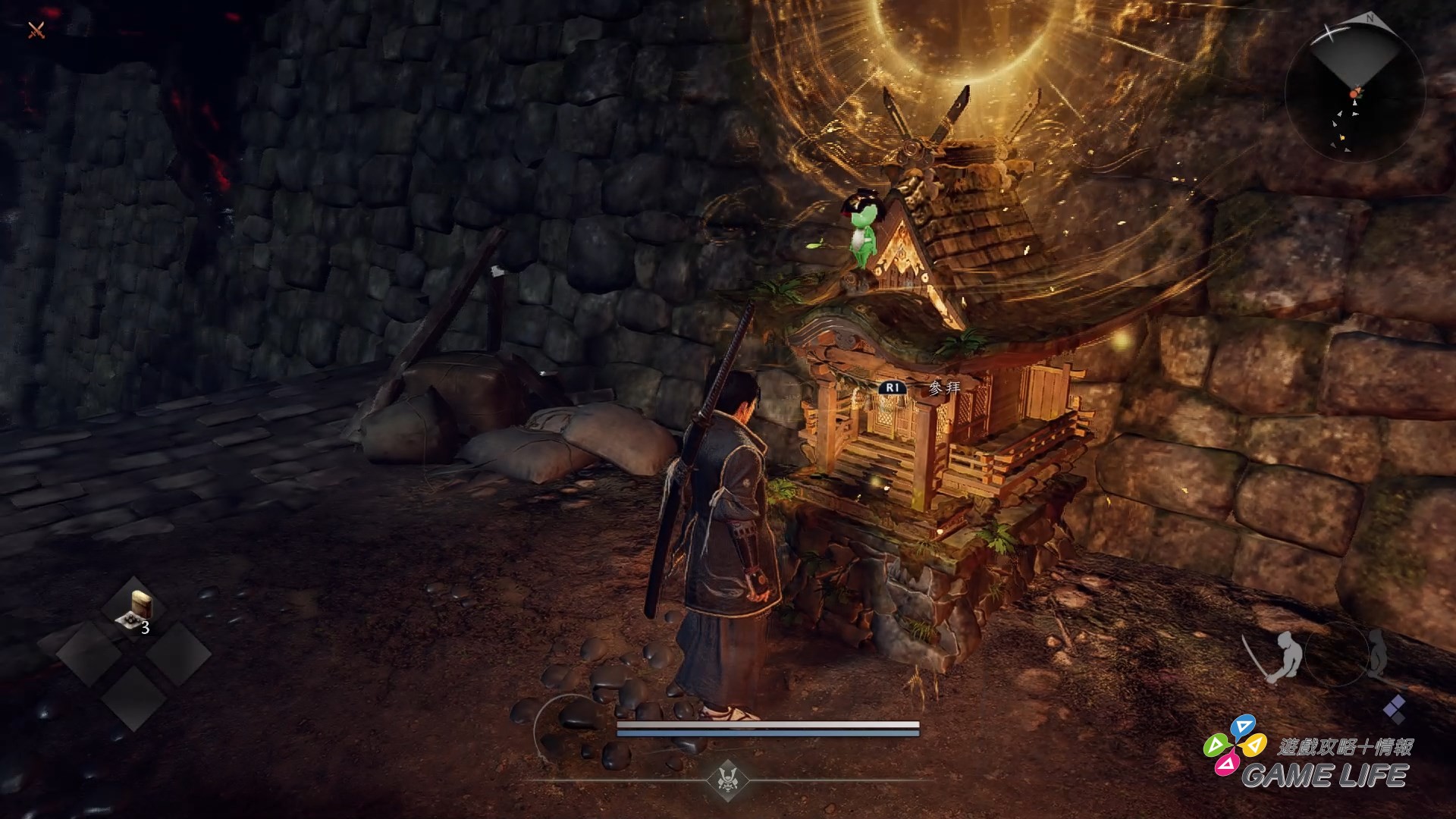Open the quick-item count badge showing 3
The height and width of the screenshot is (819, 1456).
(x=144, y=627)
